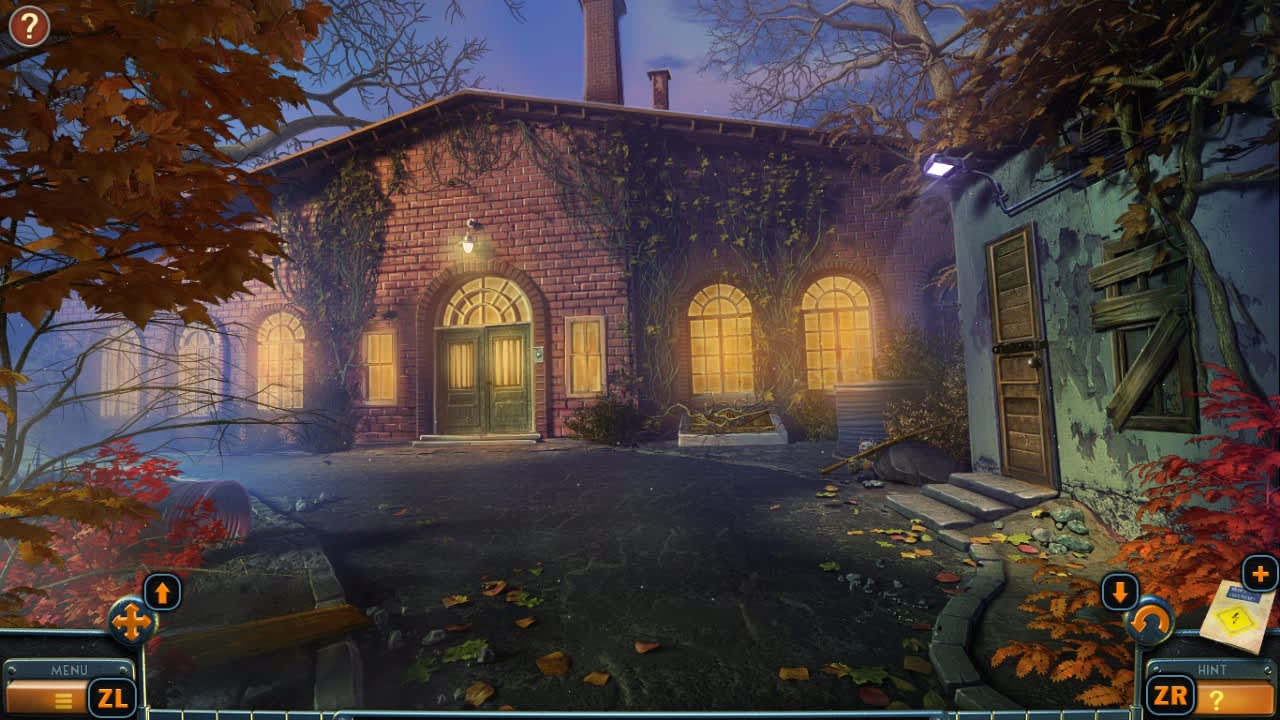Expand the inventory bar with the up arrow
Image resolution: width=1280 pixels, height=720 pixels.
click(x=163, y=591)
